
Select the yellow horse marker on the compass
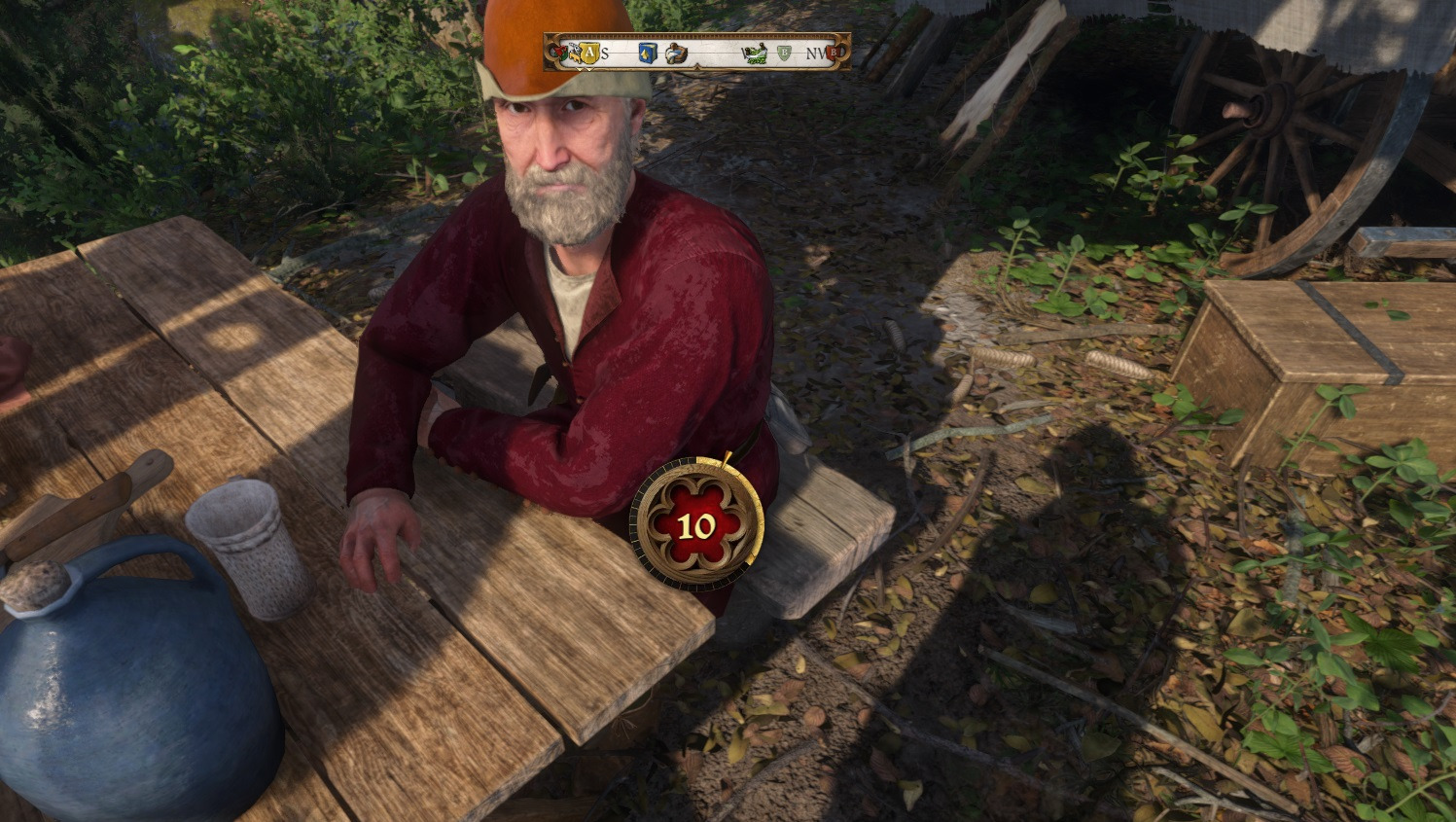coord(576,54)
